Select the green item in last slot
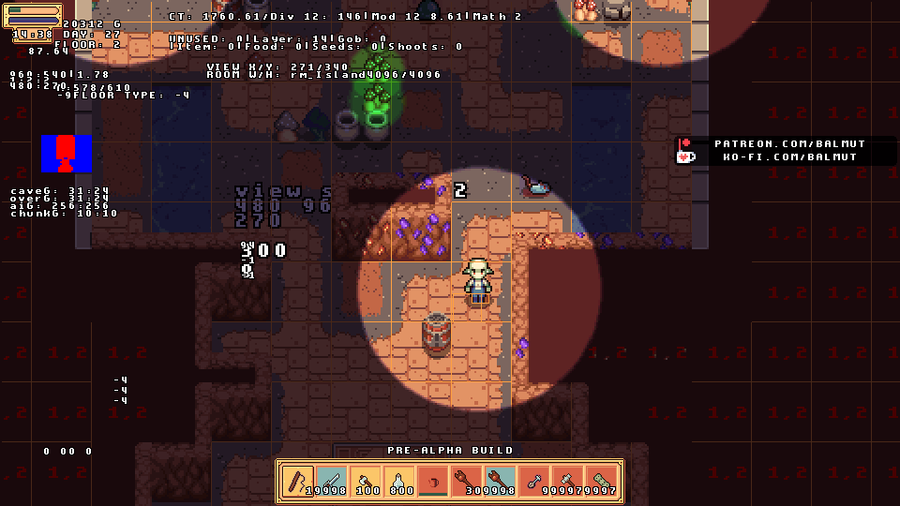900x506 pixels. tap(603, 481)
